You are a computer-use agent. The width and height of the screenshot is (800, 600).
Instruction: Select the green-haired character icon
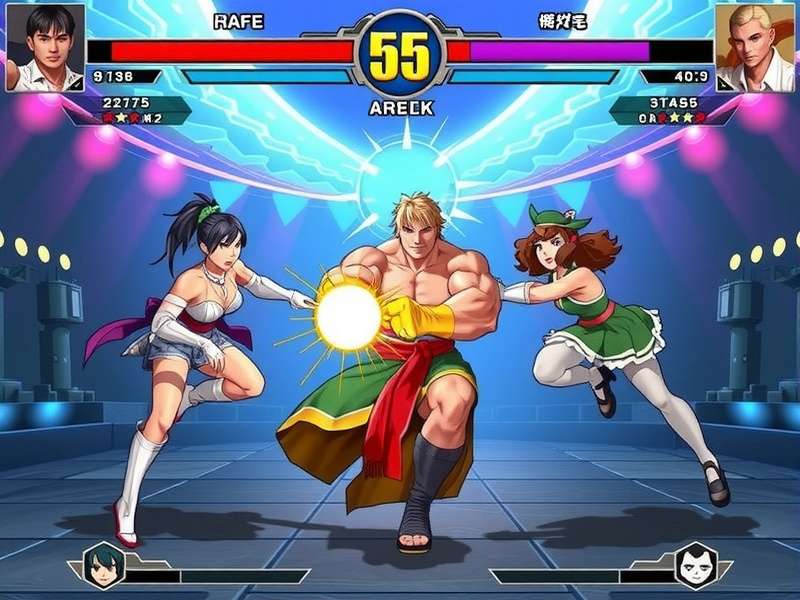(x=102, y=565)
